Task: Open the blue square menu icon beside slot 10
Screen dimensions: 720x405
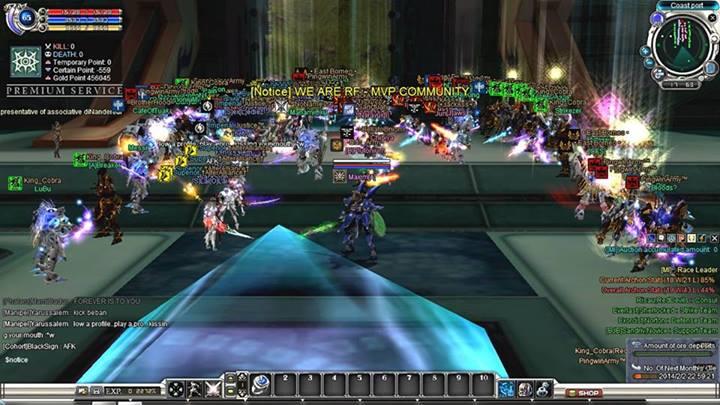Action: tap(506, 387)
